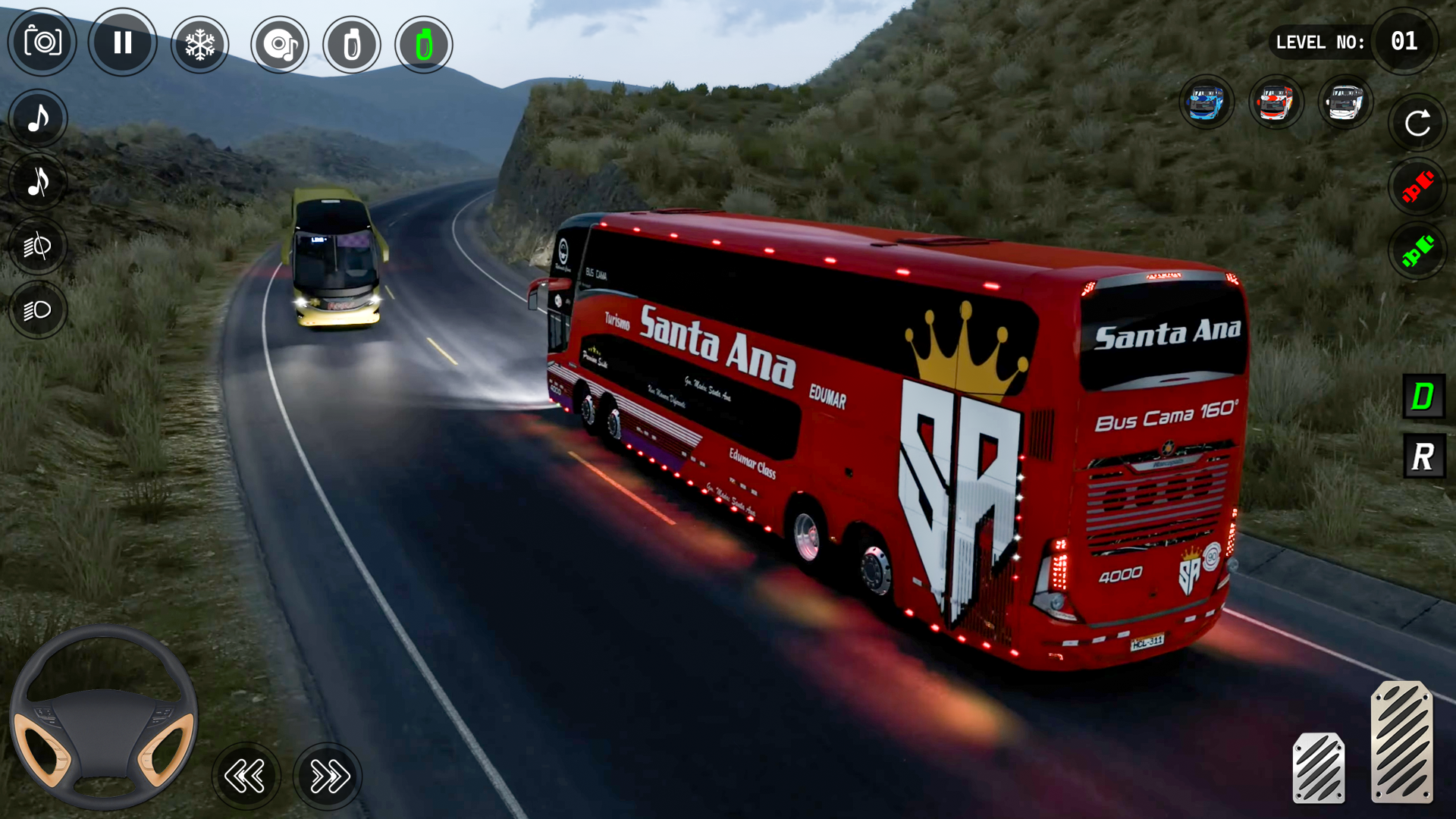1456x819 pixels.
Task: Choose the white bus skin
Action: (1345, 102)
